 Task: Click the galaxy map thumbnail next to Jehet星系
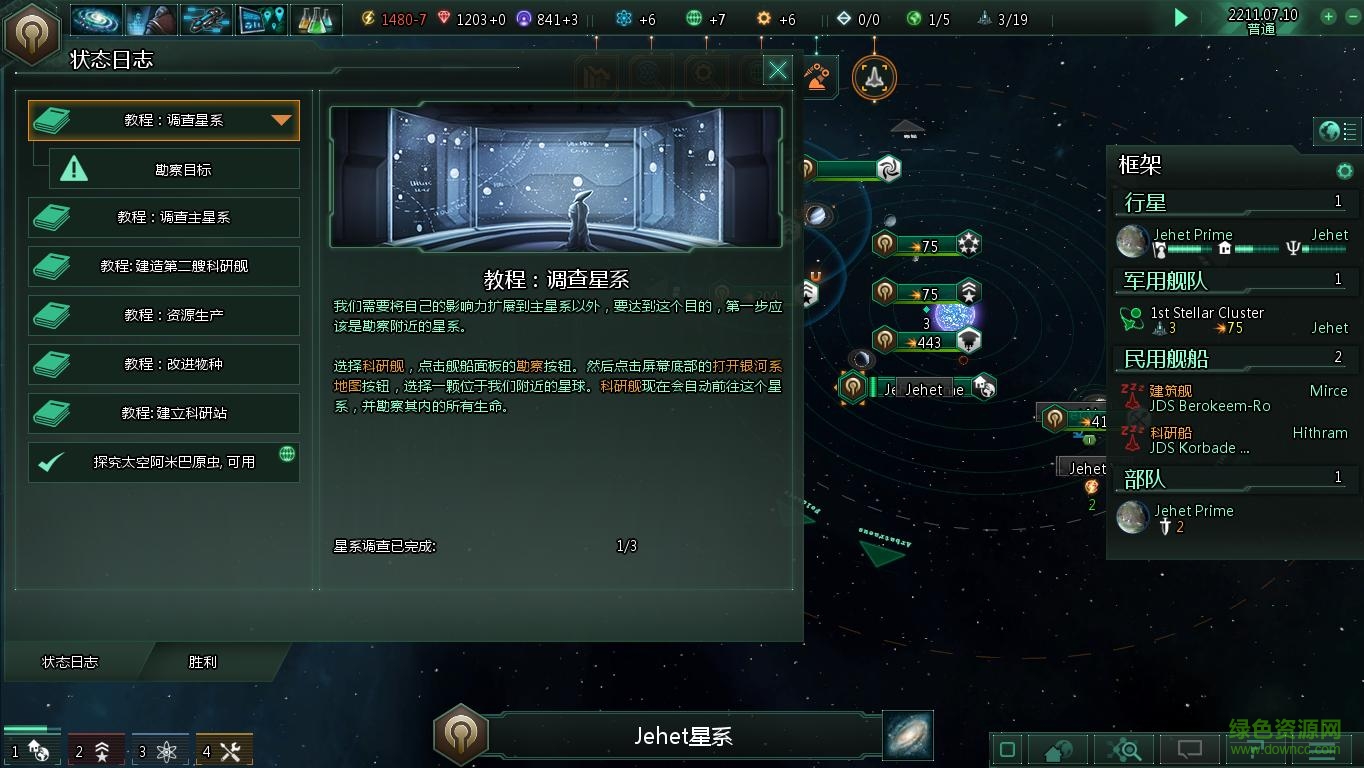pos(907,734)
